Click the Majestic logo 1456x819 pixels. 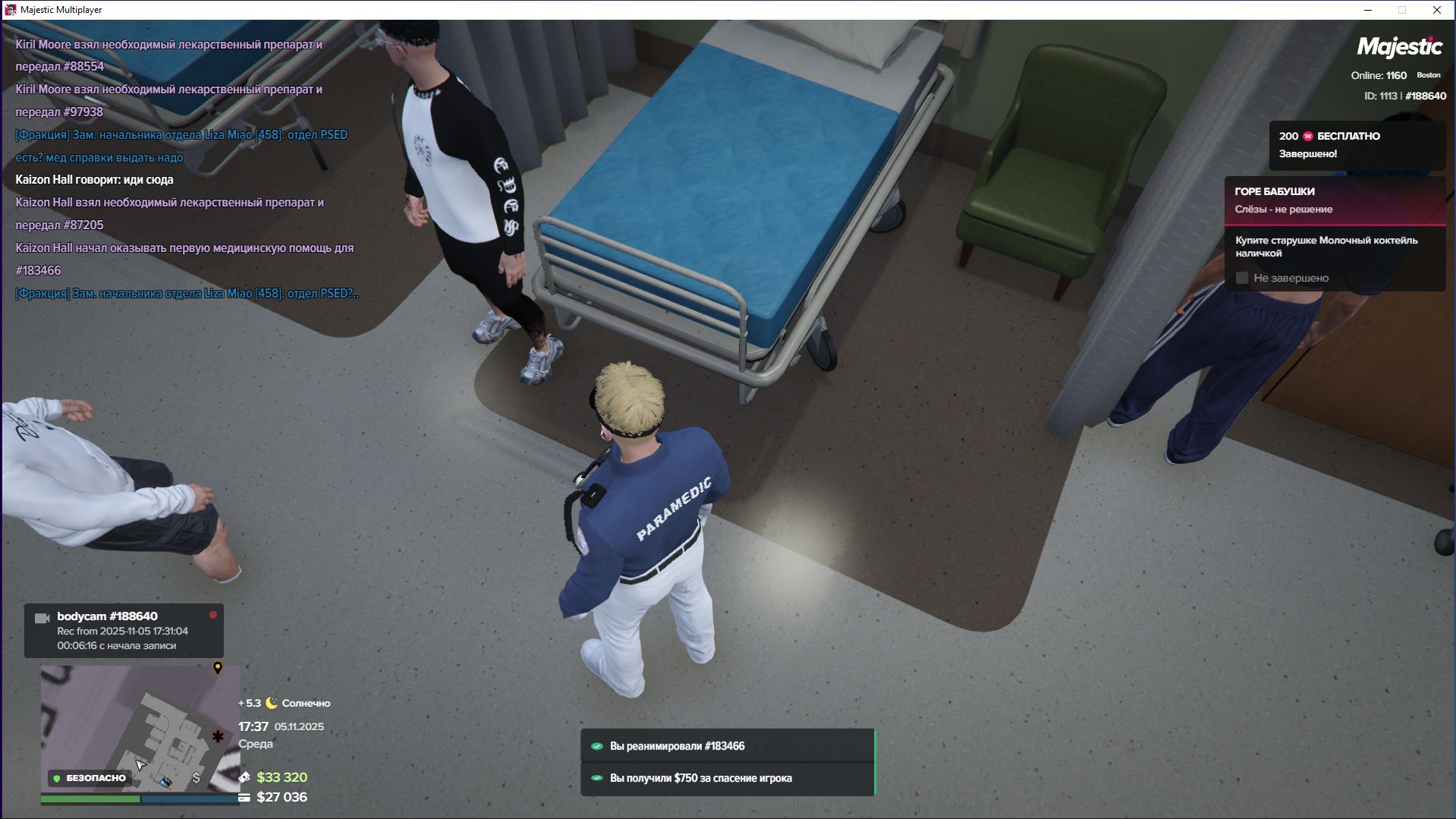pos(1399,47)
